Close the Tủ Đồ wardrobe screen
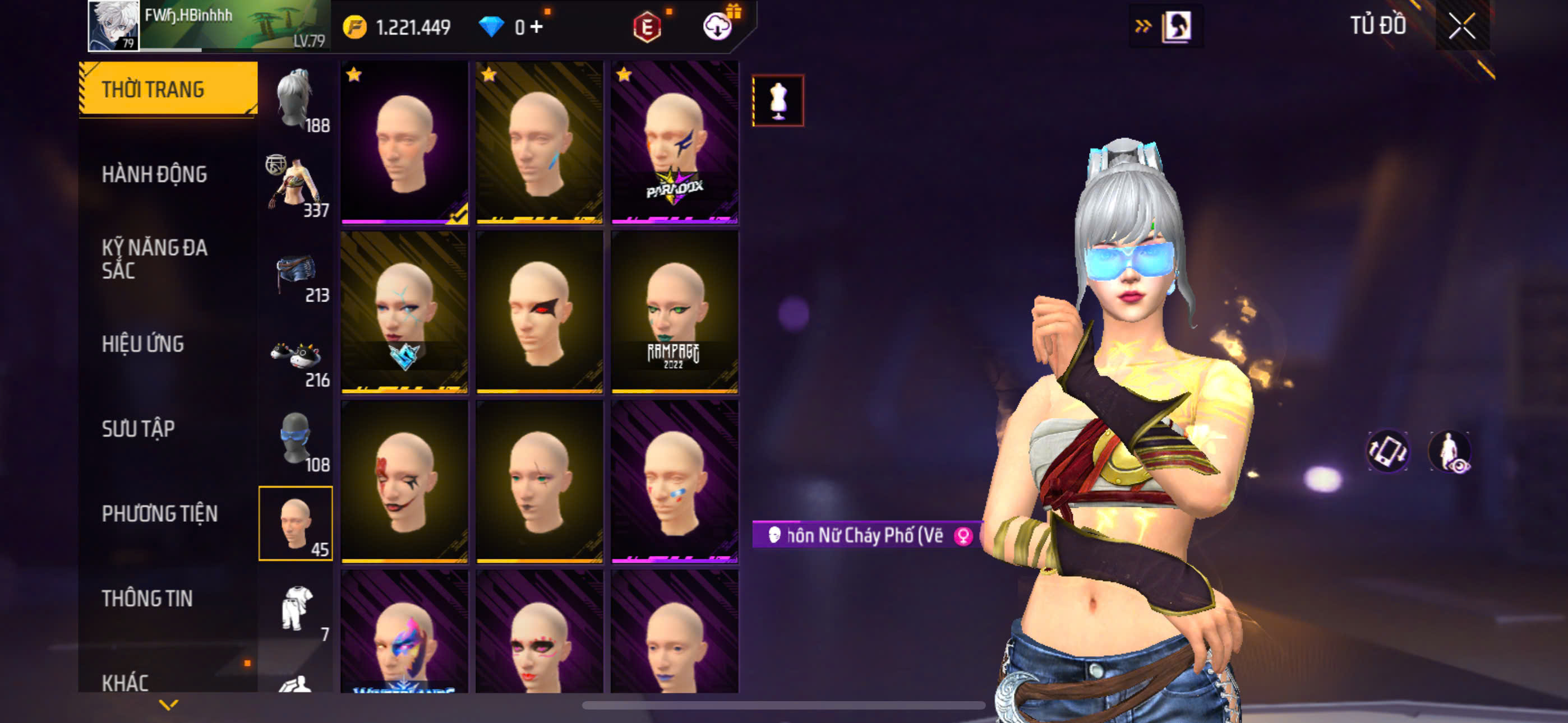Screen dimensions: 1568x723 pos(1461,26)
